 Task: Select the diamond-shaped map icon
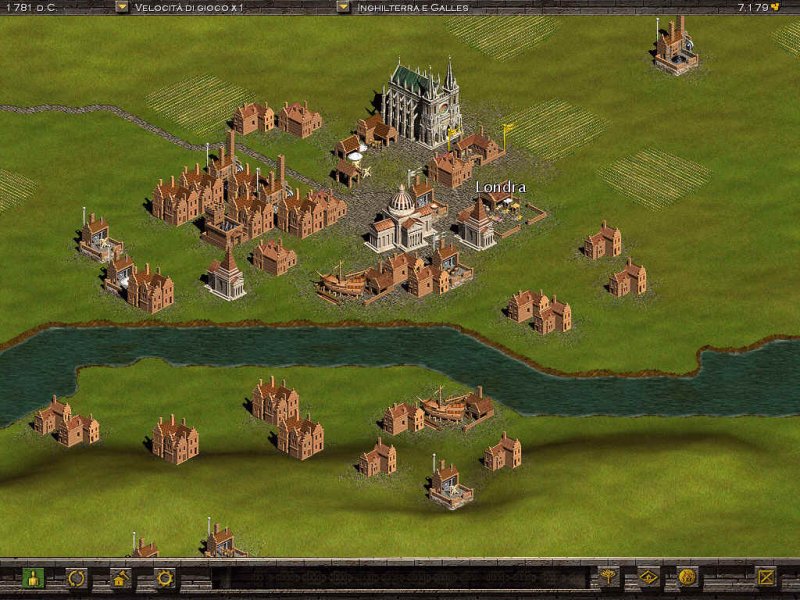(x=648, y=576)
